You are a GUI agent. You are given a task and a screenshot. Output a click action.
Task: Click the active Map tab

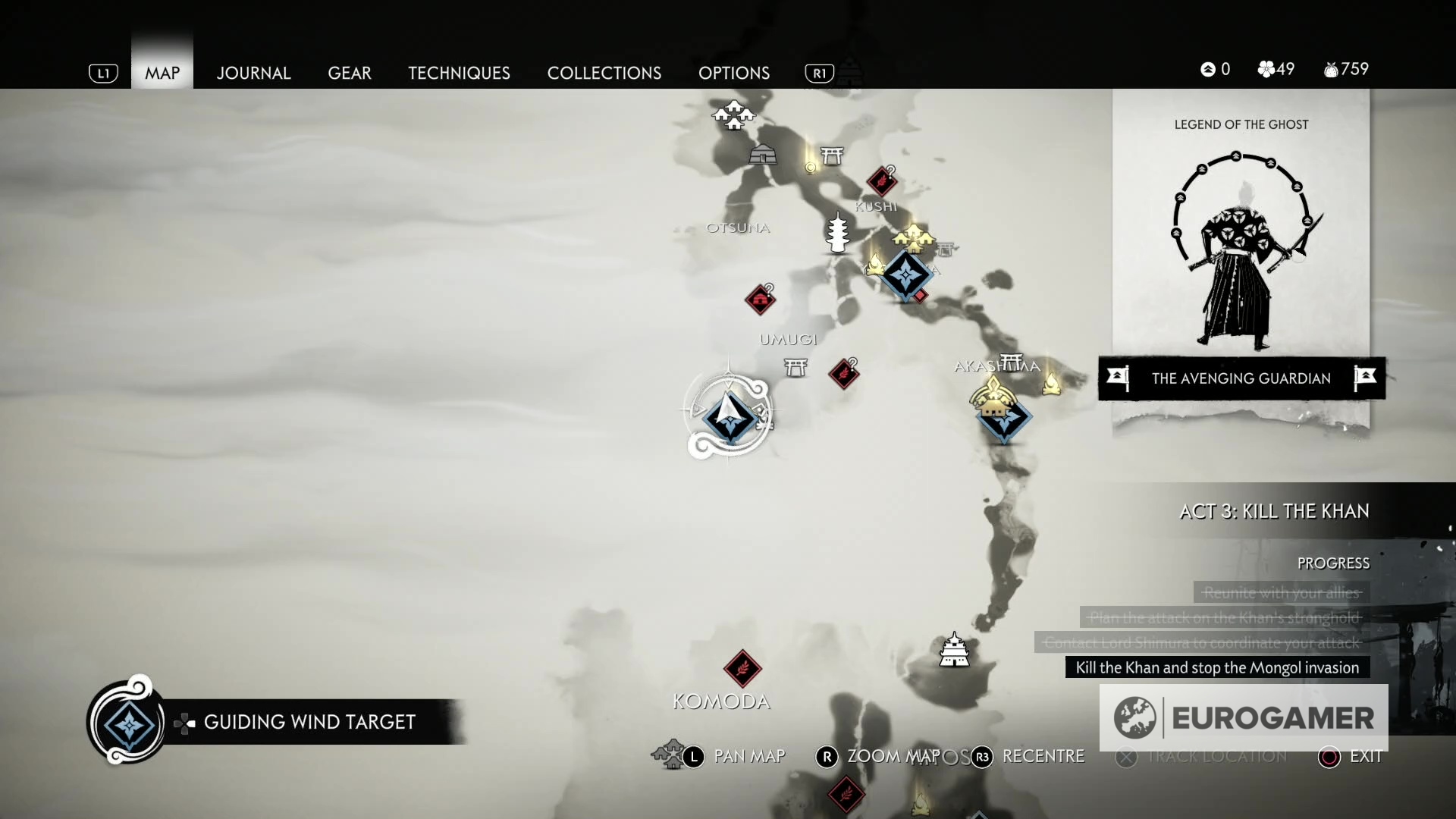pos(162,73)
